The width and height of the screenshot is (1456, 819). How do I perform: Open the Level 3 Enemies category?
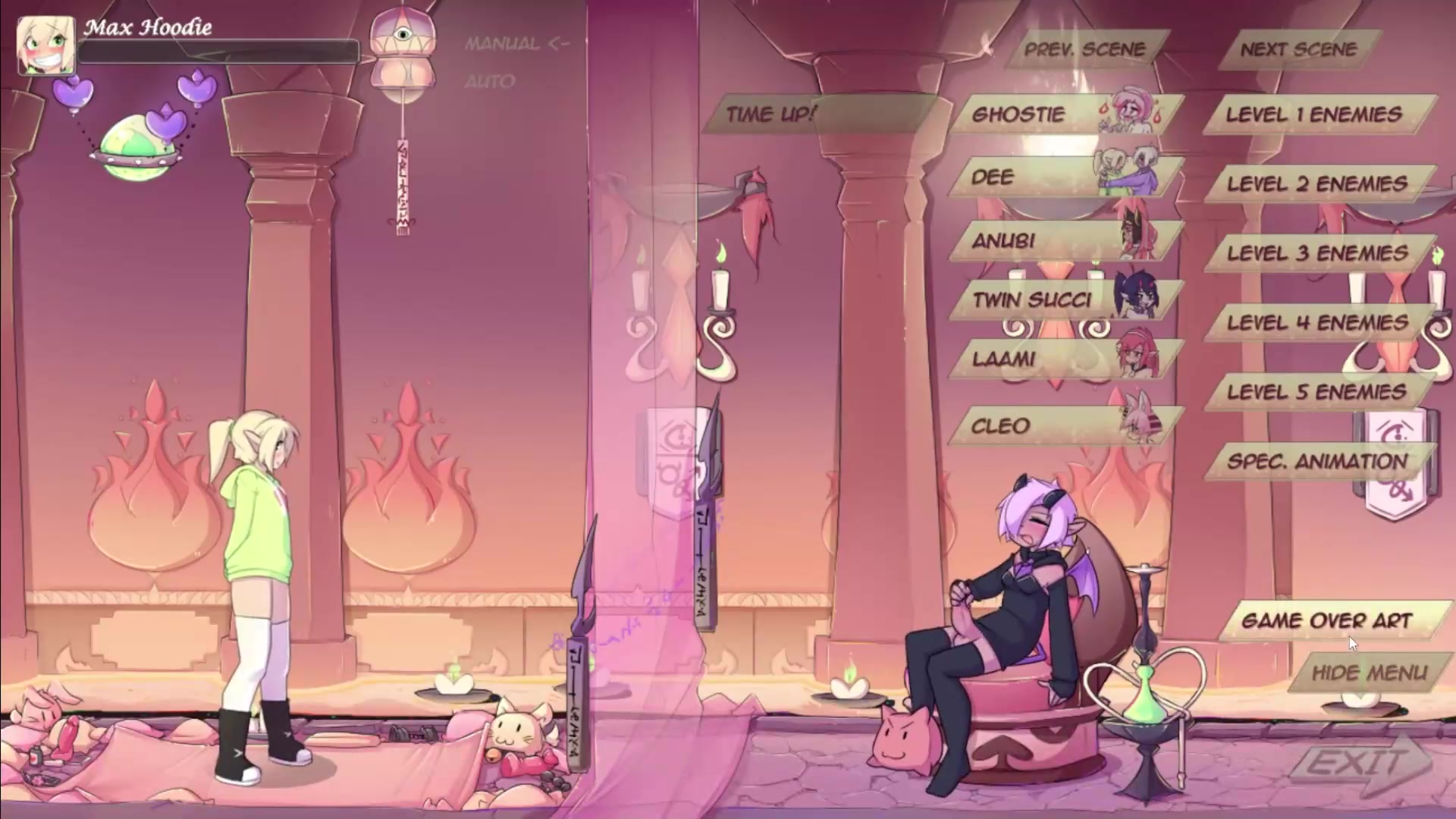click(1317, 253)
